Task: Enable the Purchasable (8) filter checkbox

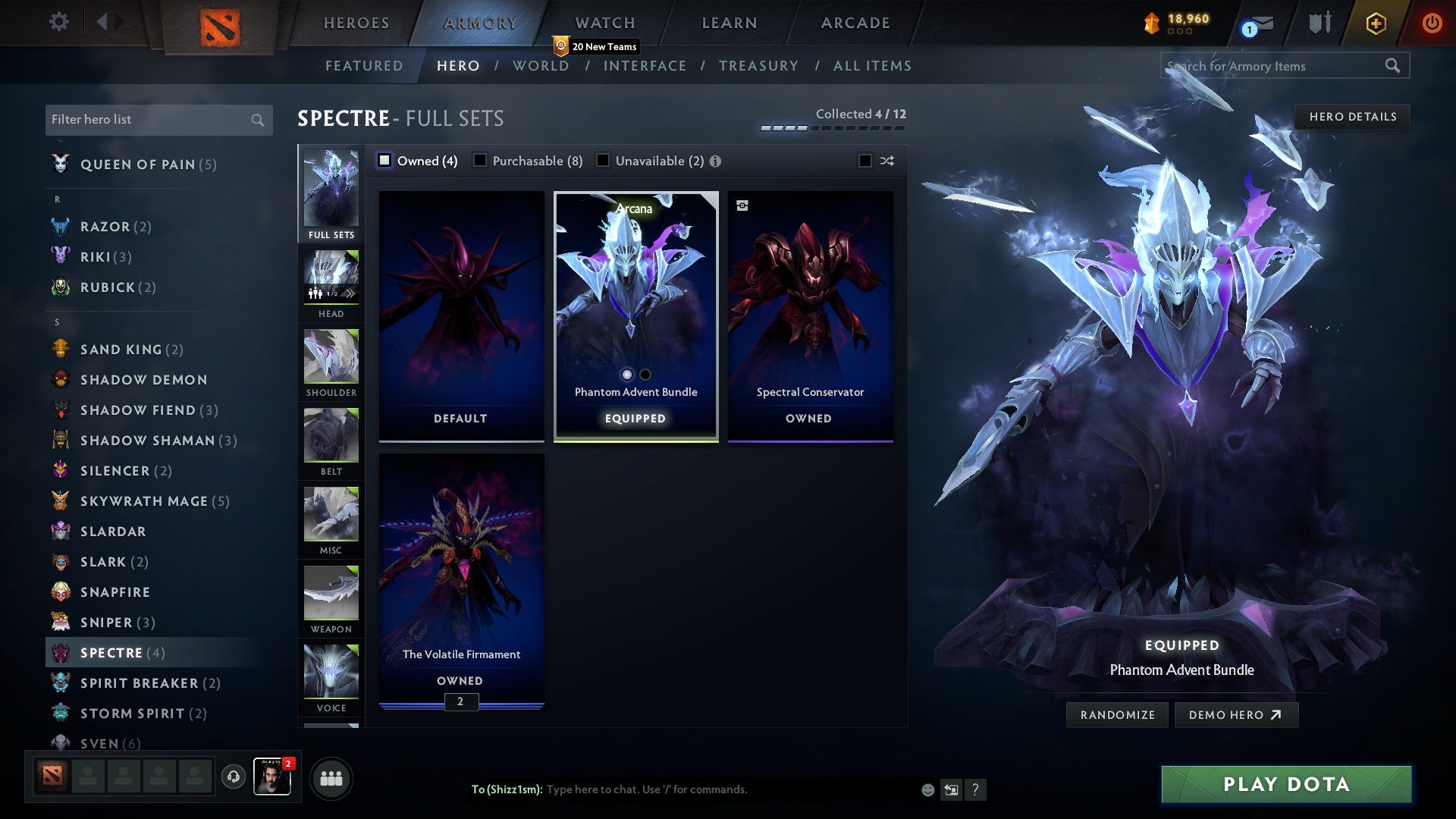Action: coord(480,161)
